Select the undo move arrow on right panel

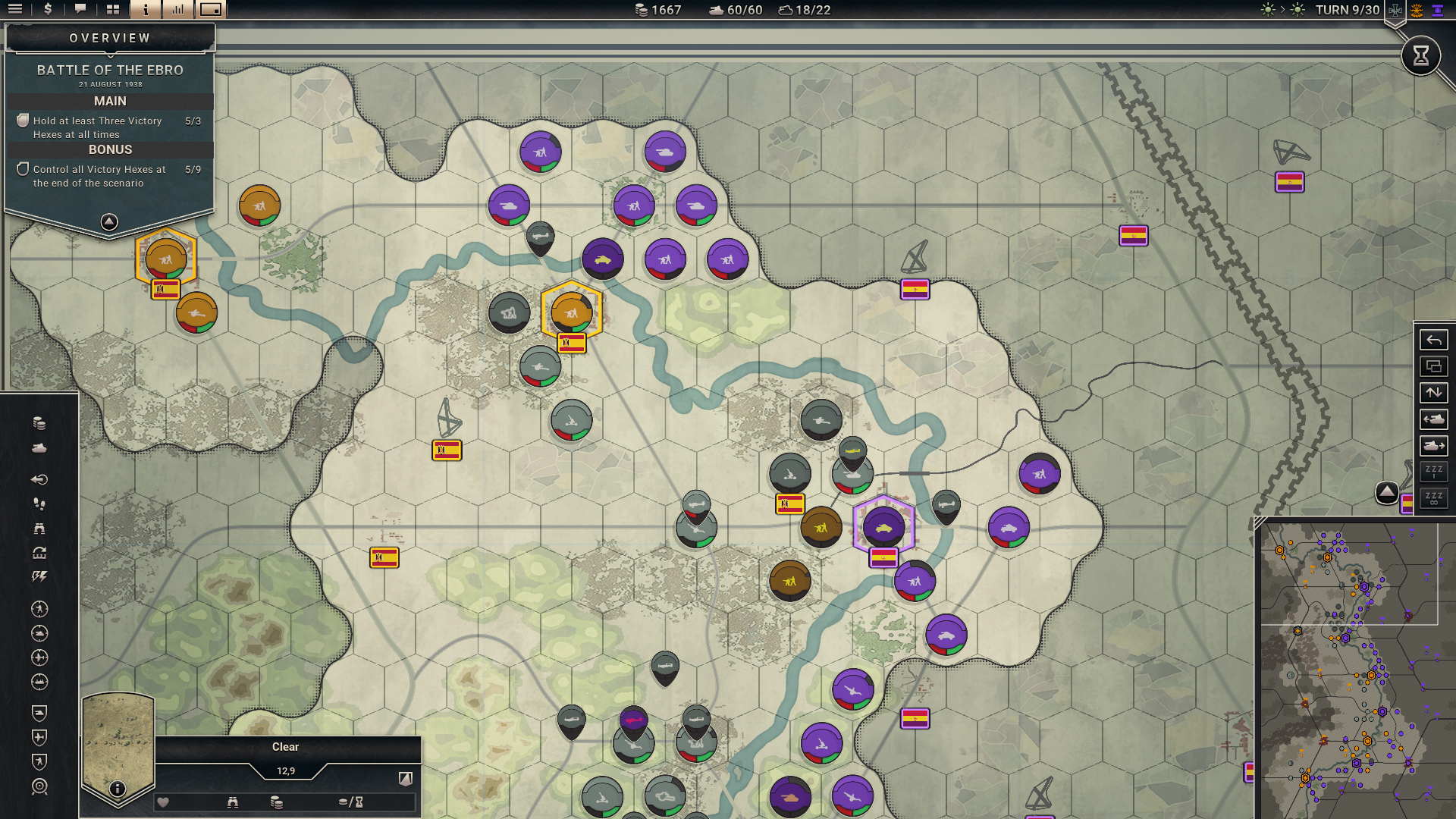pos(1433,340)
